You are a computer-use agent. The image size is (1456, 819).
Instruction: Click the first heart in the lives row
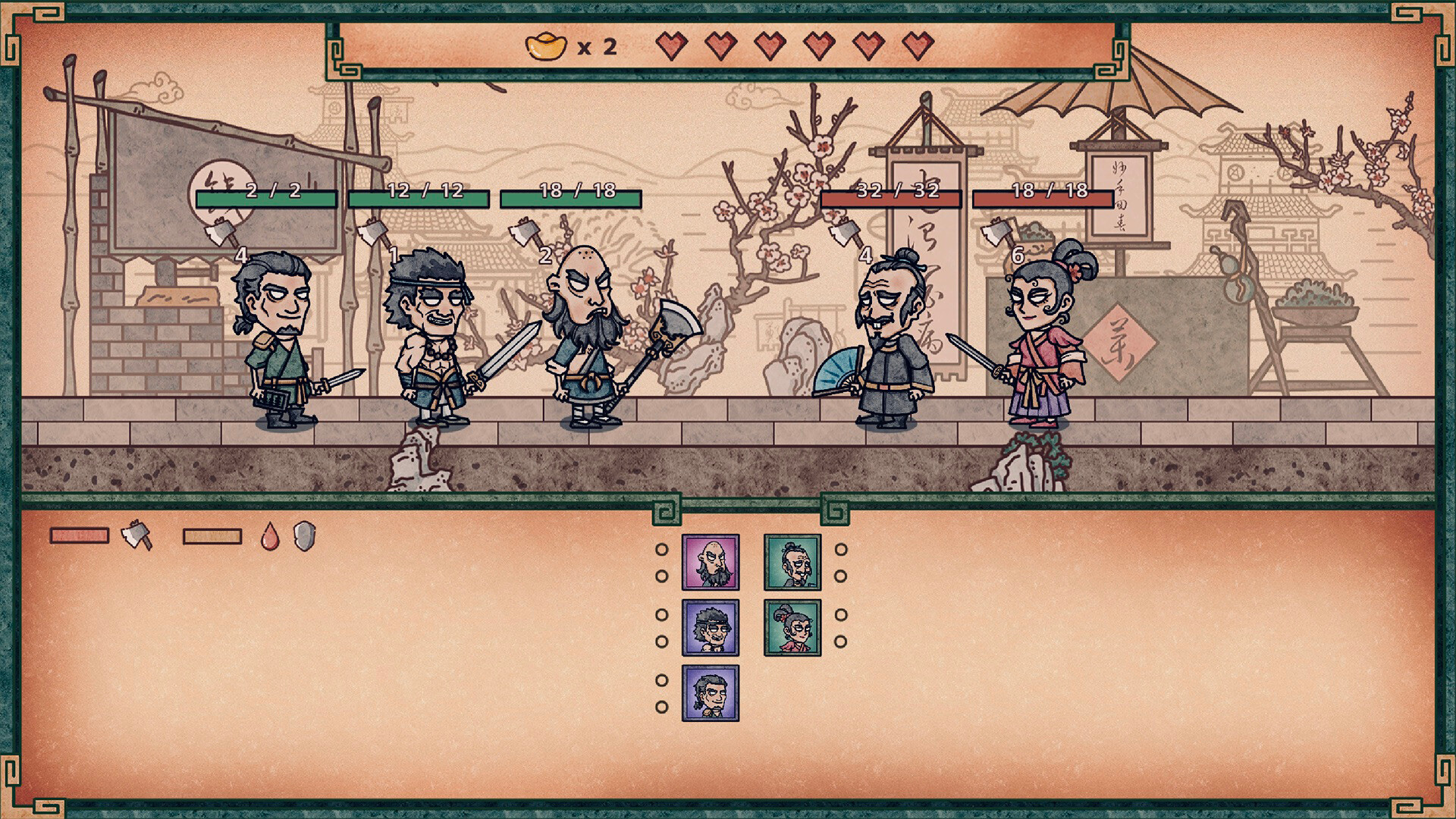coord(670,46)
